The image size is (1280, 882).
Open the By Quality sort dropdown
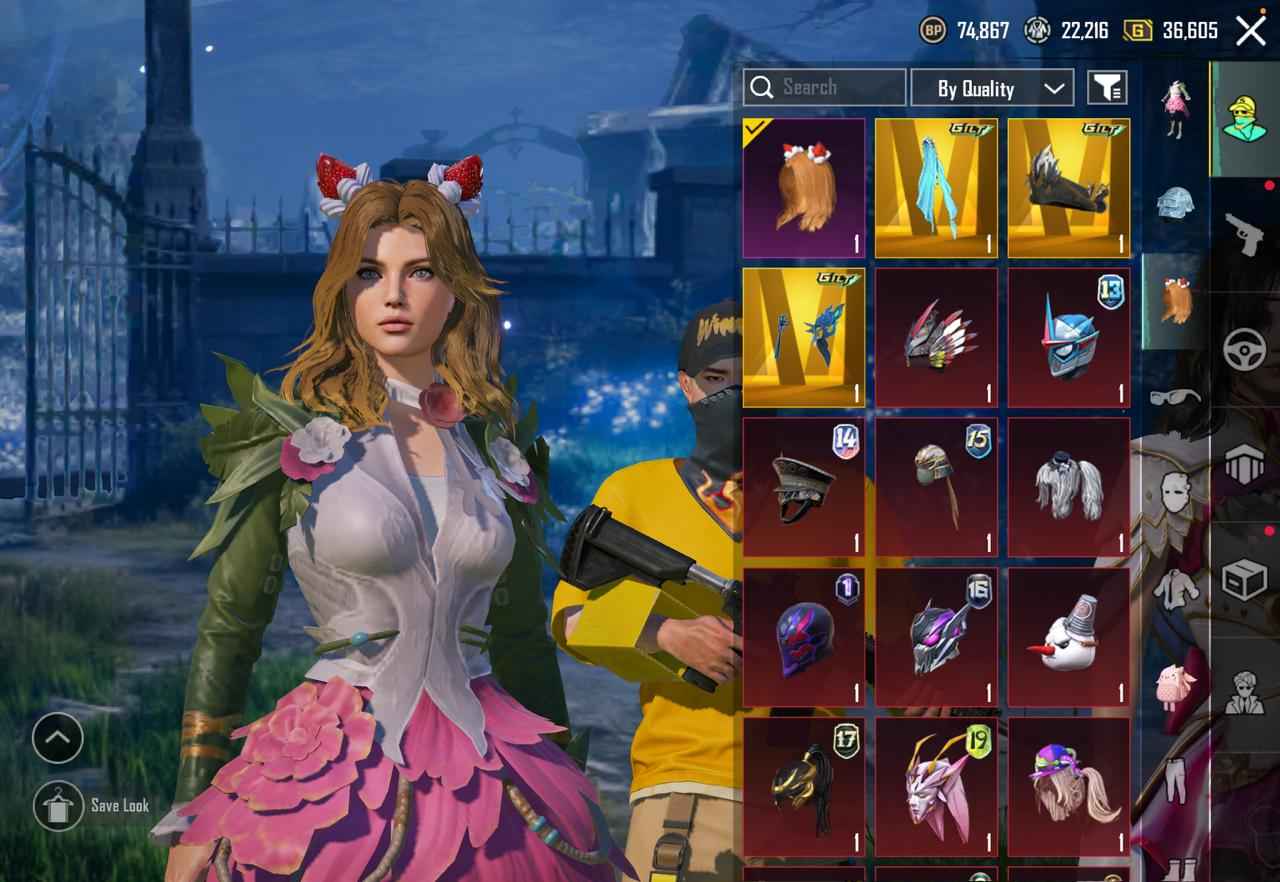(991, 88)
